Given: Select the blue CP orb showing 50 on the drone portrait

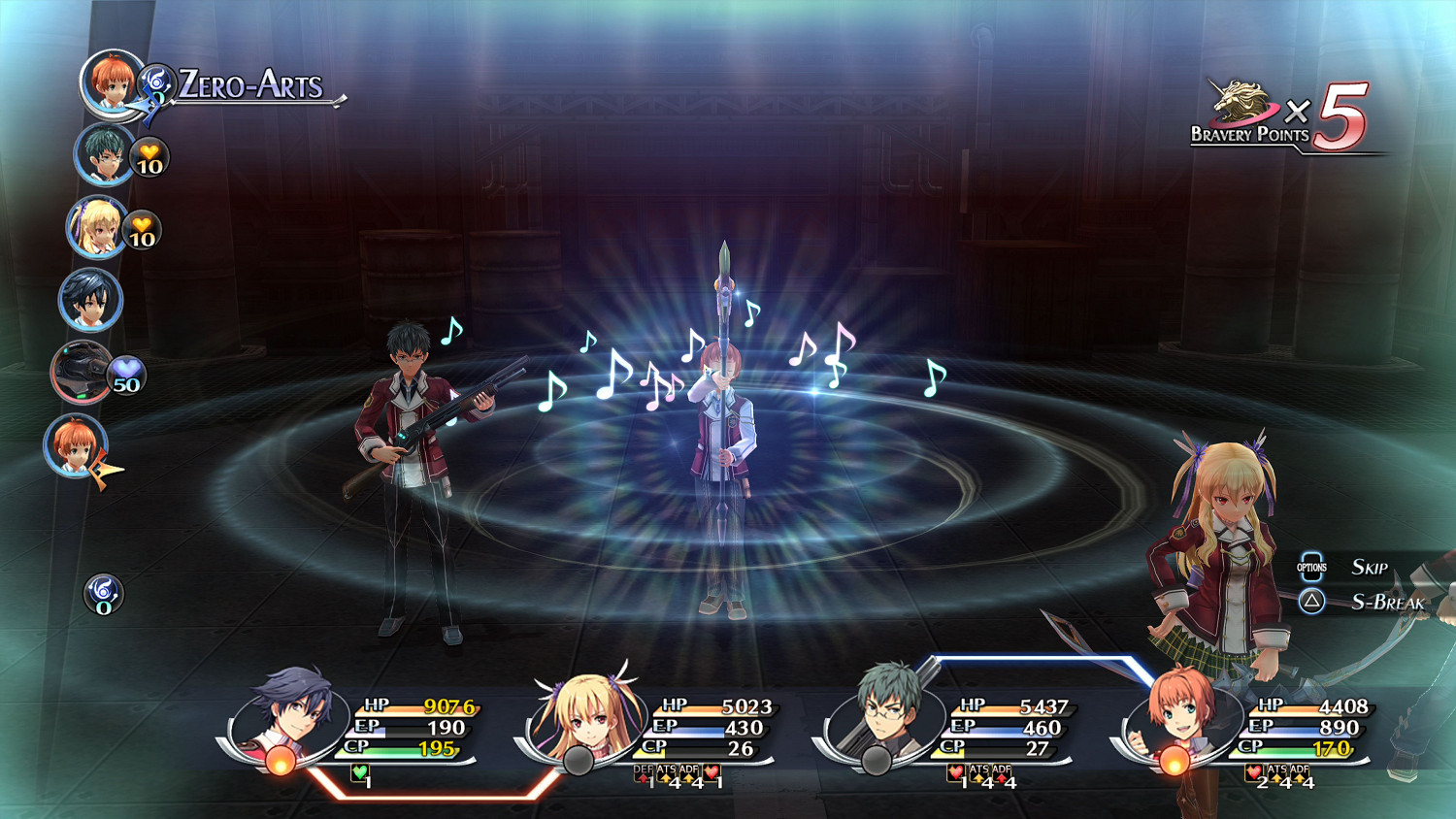Looking at the screenshot, I should click(125, 373).
